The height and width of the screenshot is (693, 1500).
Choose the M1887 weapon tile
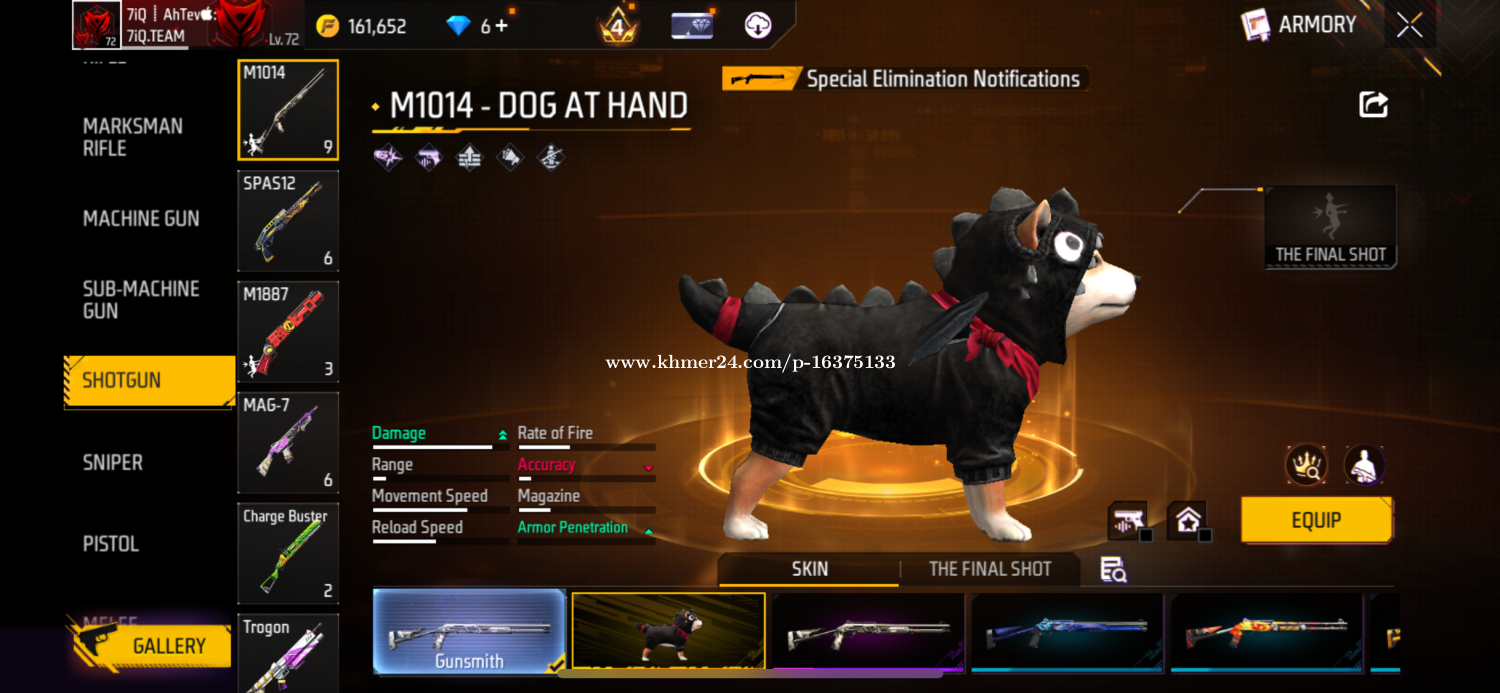coord(288,332)
